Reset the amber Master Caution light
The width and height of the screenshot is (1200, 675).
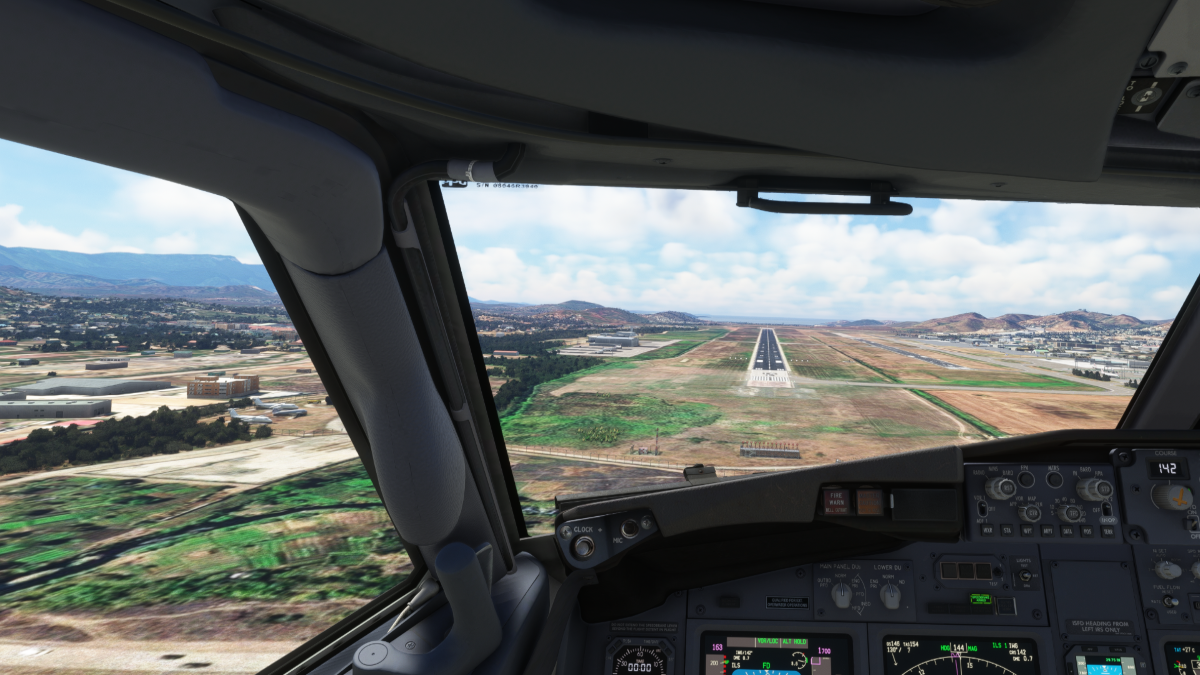coord(869,501)
